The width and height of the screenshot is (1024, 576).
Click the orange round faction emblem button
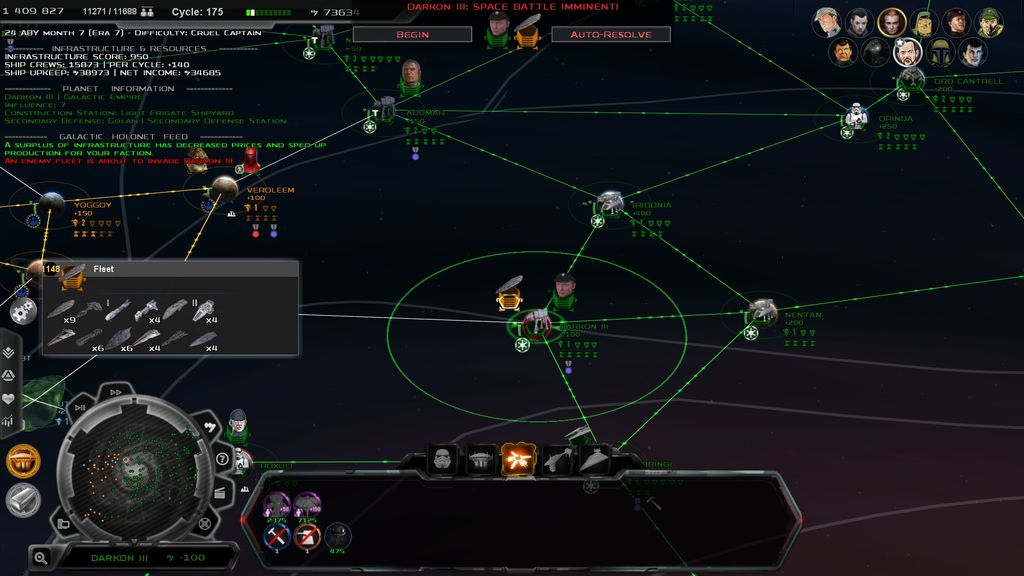22,461
